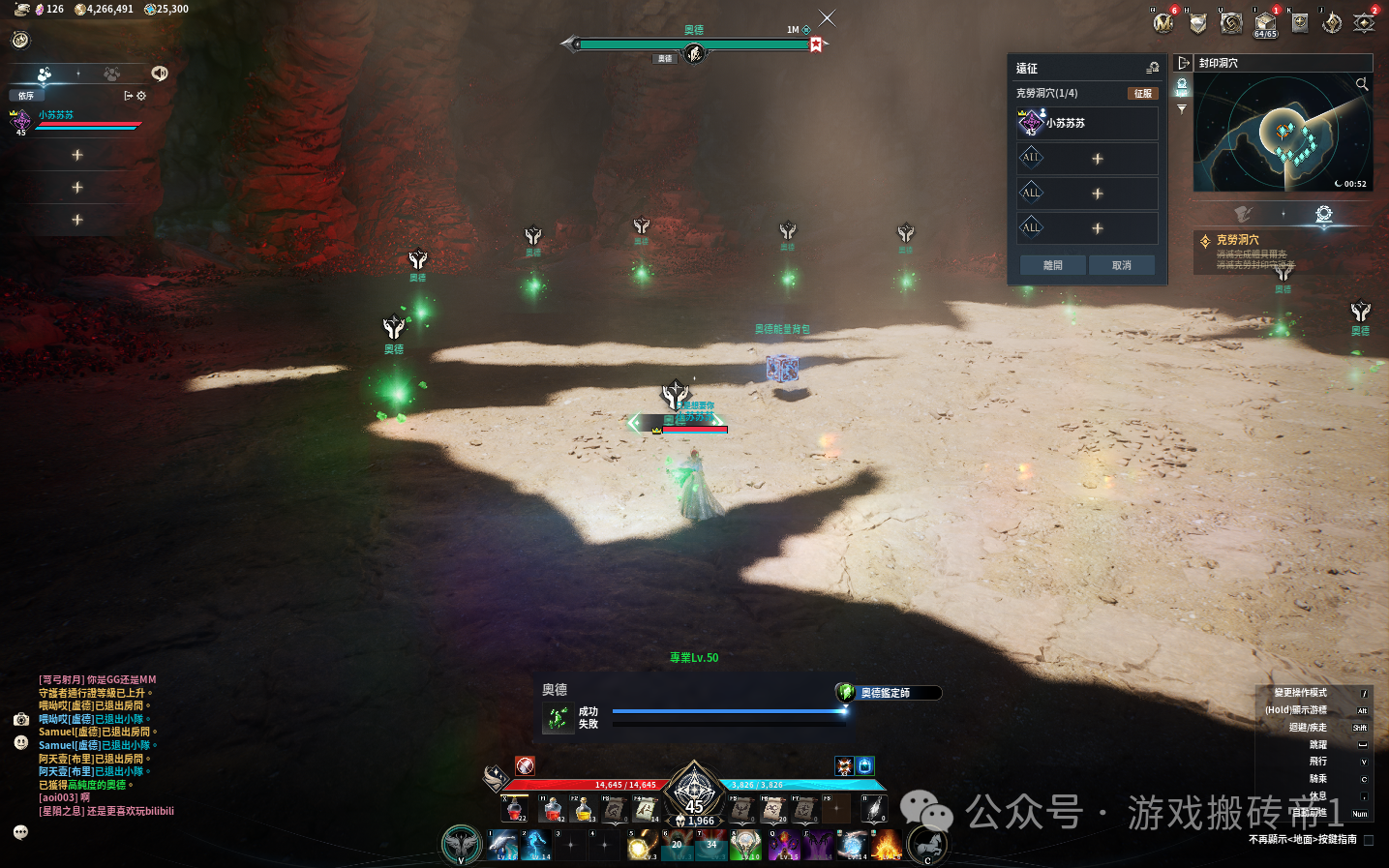Image resolution: width=1389 pixels, height=868 pixels.
Task: Open the gold M coin shop icon
Action: [1163, 23]
